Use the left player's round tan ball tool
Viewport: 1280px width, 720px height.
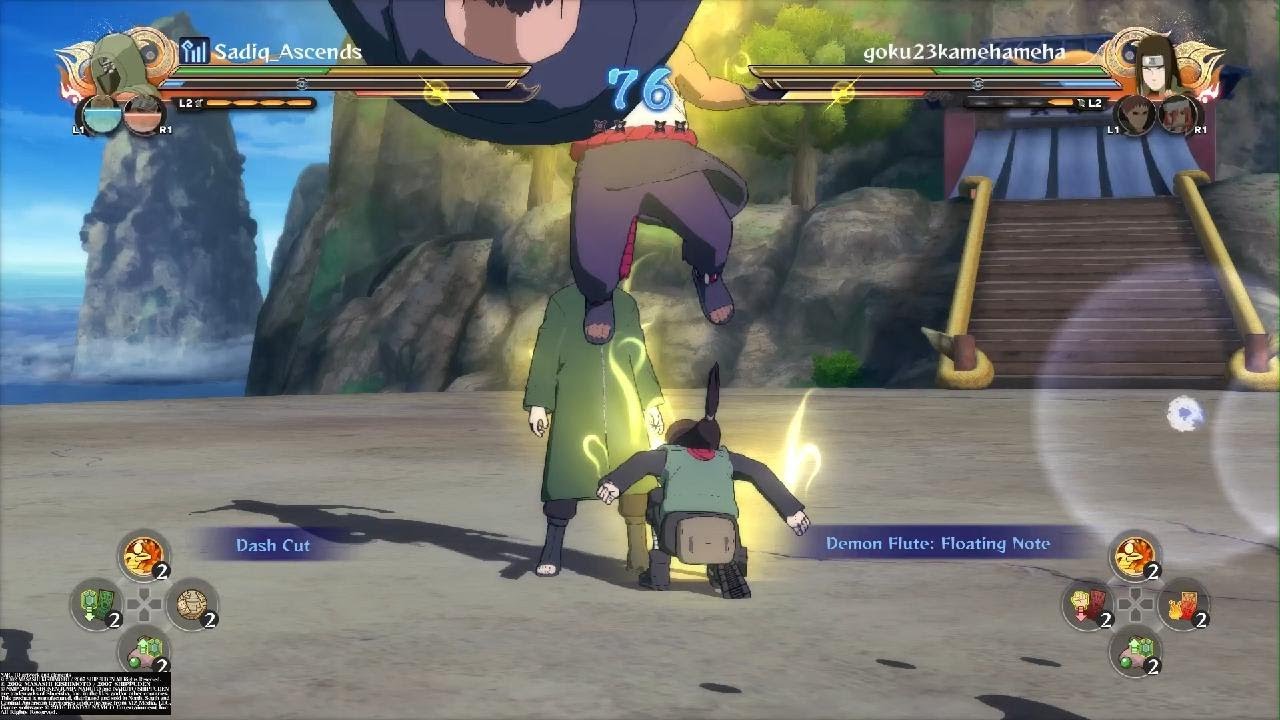point(191,603)
